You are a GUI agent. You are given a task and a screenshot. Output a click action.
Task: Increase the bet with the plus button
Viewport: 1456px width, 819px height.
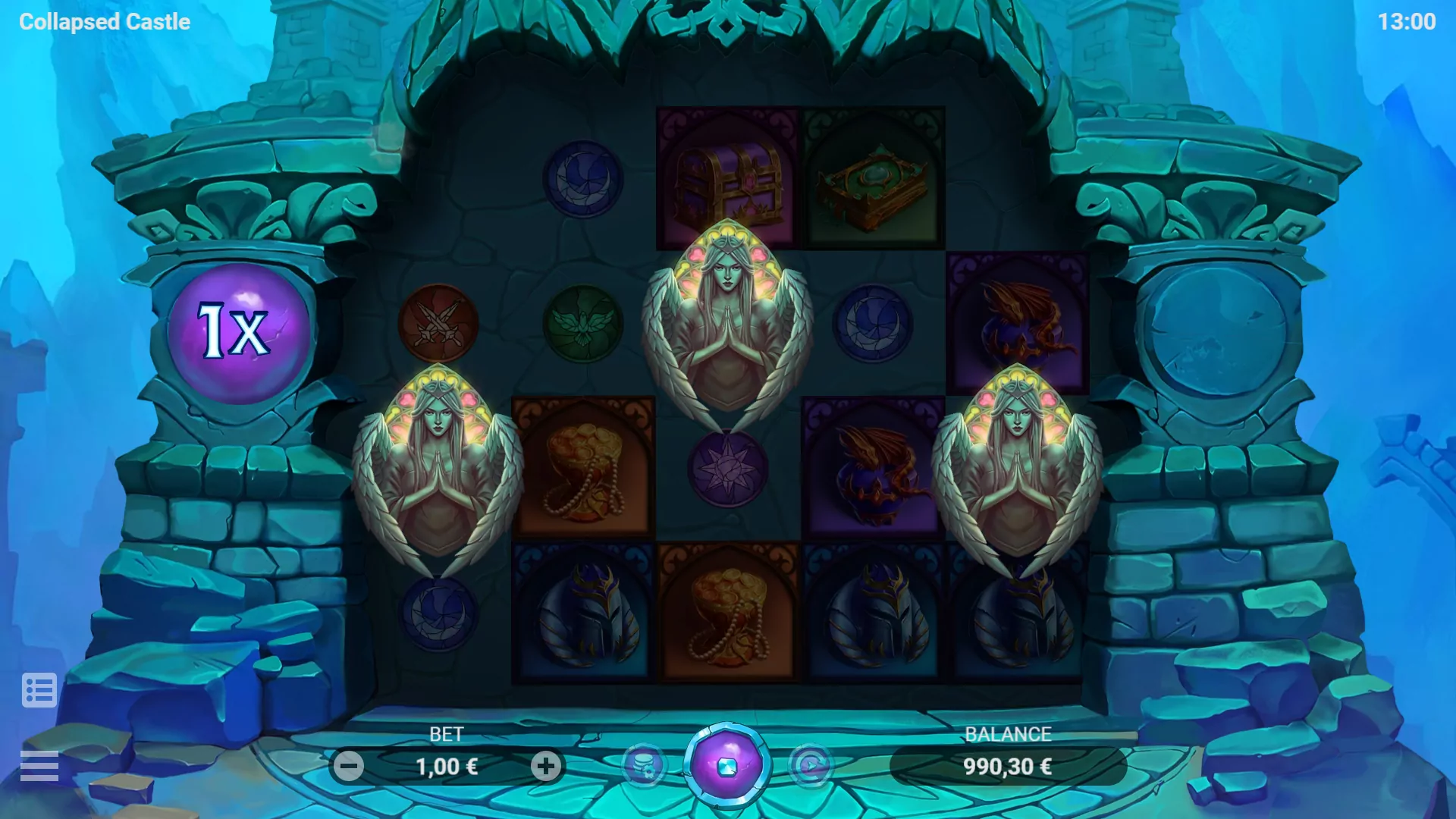(x=545, y=766)
